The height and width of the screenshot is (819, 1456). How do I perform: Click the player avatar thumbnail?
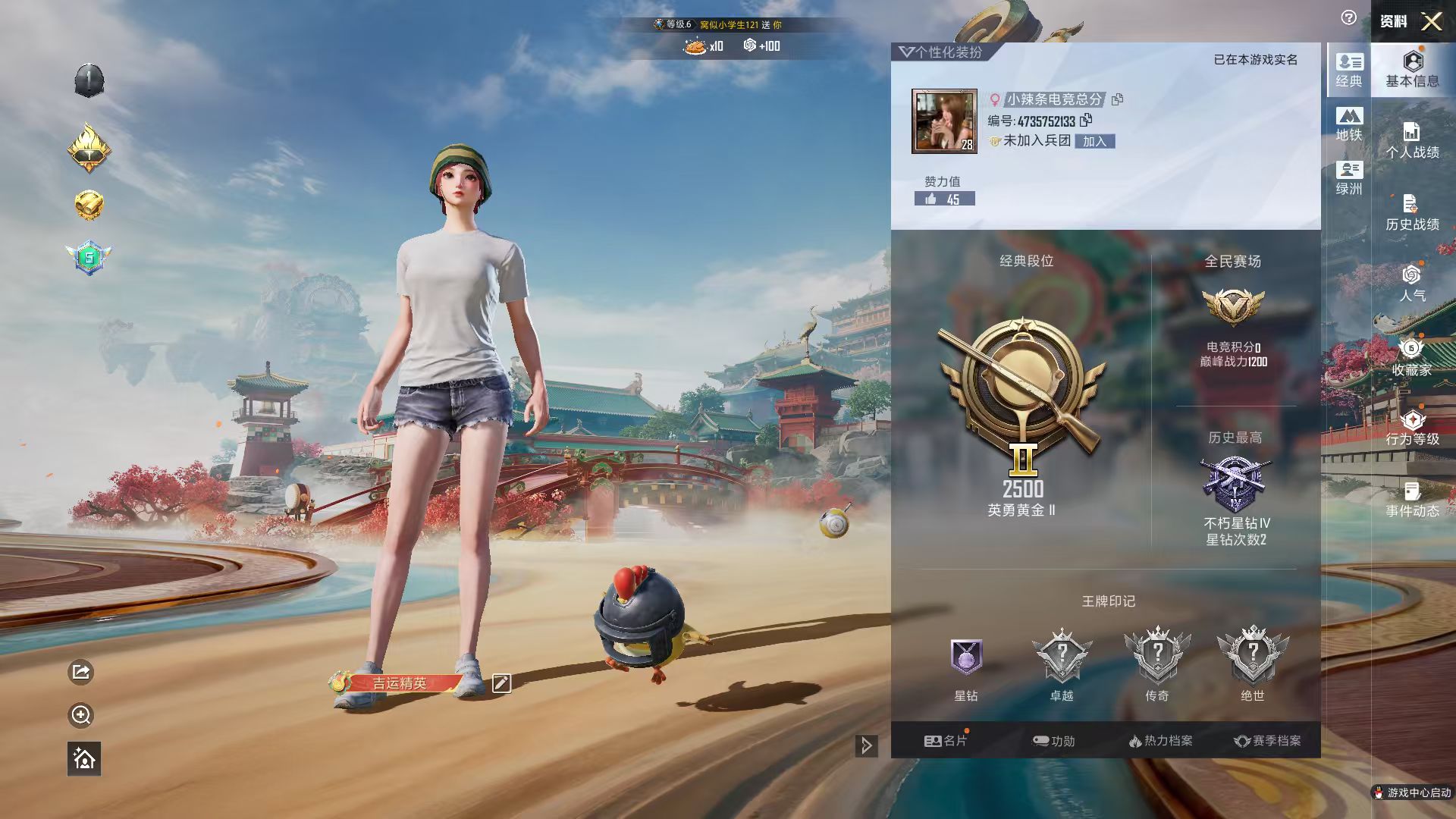944,121
